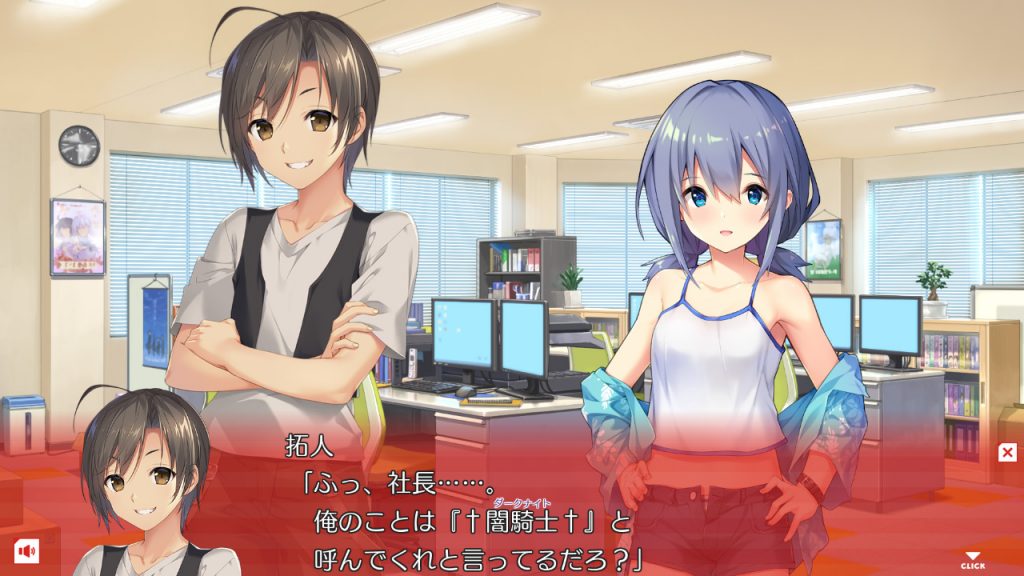The height and width of the screenshot is (576, 1024).
Task: Replay the voice line with speaker icon
Action: pyautogui.click(x=25, y=549)
